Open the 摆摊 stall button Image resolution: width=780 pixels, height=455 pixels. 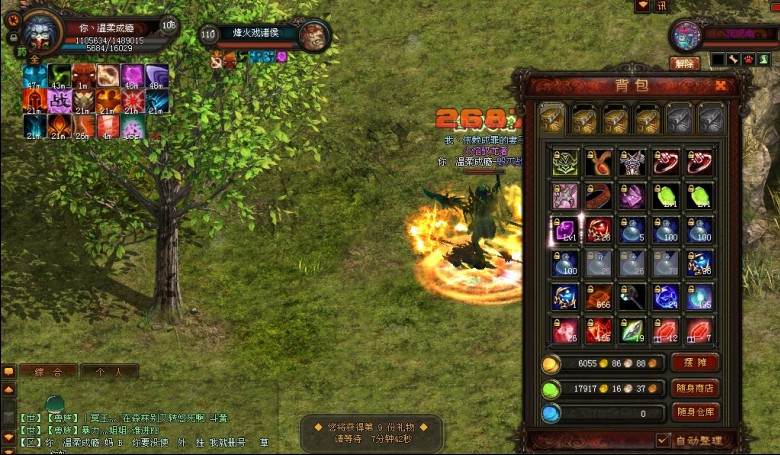(x=694, y=363)
